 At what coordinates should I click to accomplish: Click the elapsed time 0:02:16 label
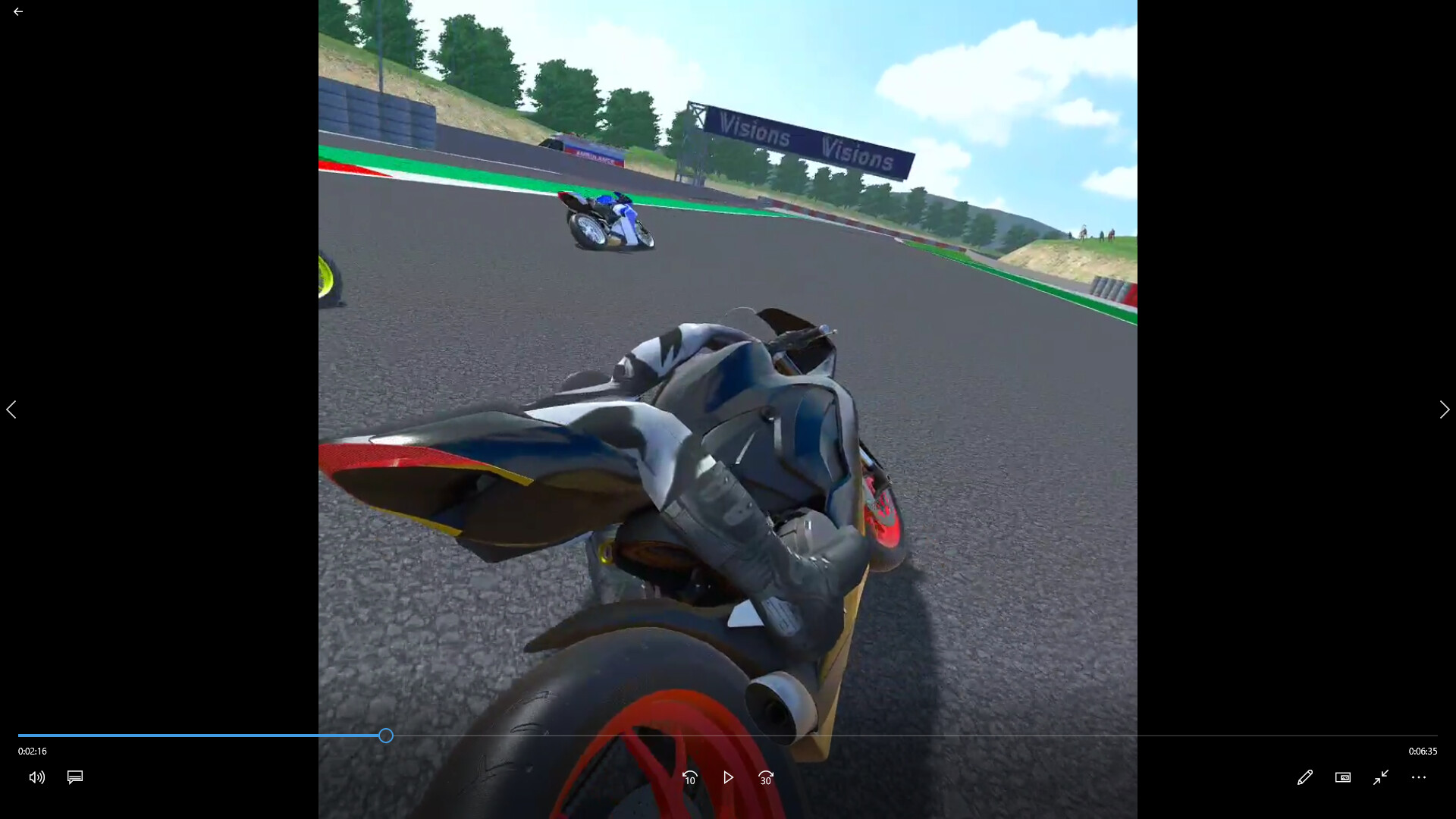pyautogui.click(x=31, y=751)
